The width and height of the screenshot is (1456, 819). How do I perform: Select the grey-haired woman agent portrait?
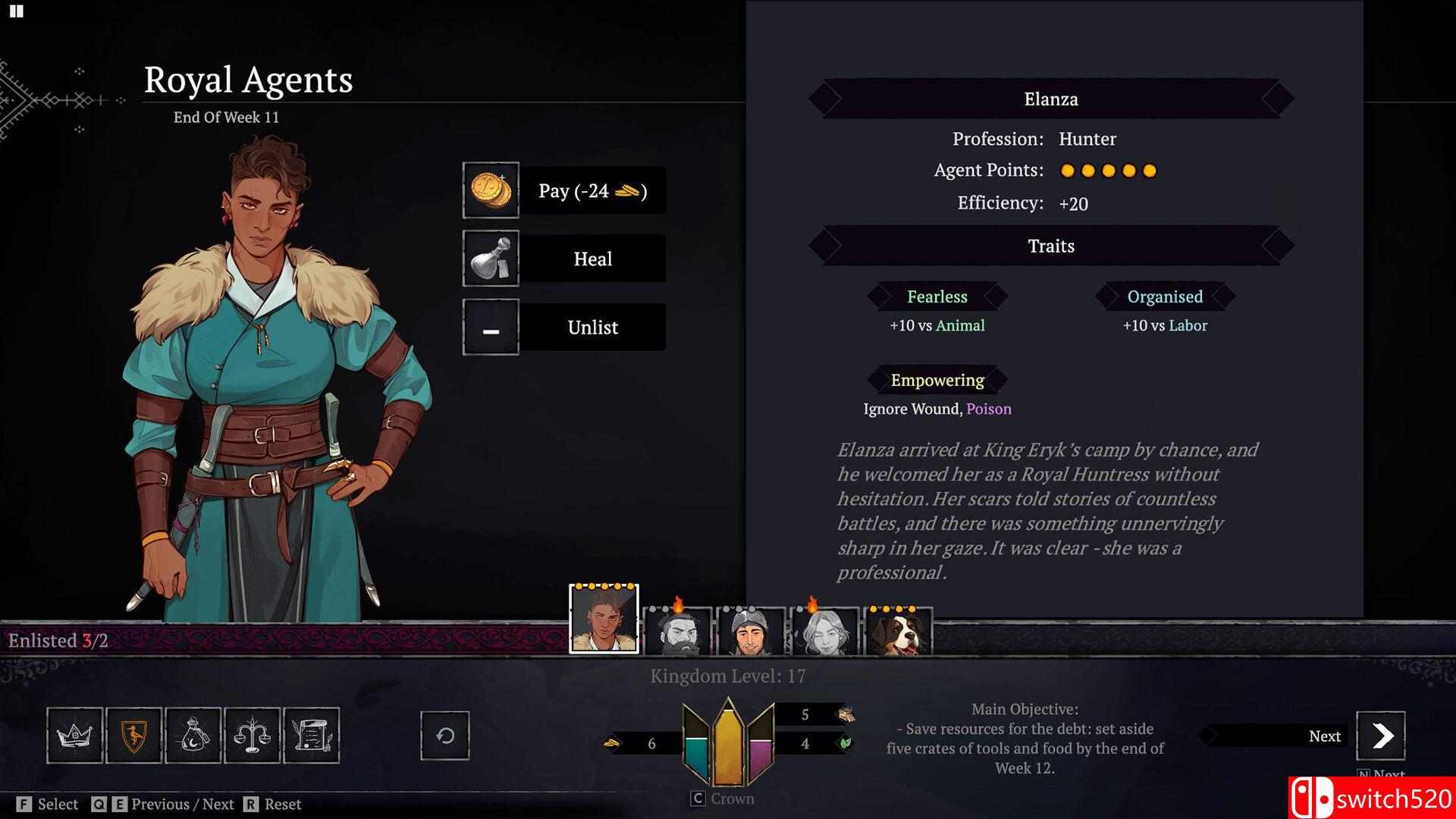pos(824,631)
